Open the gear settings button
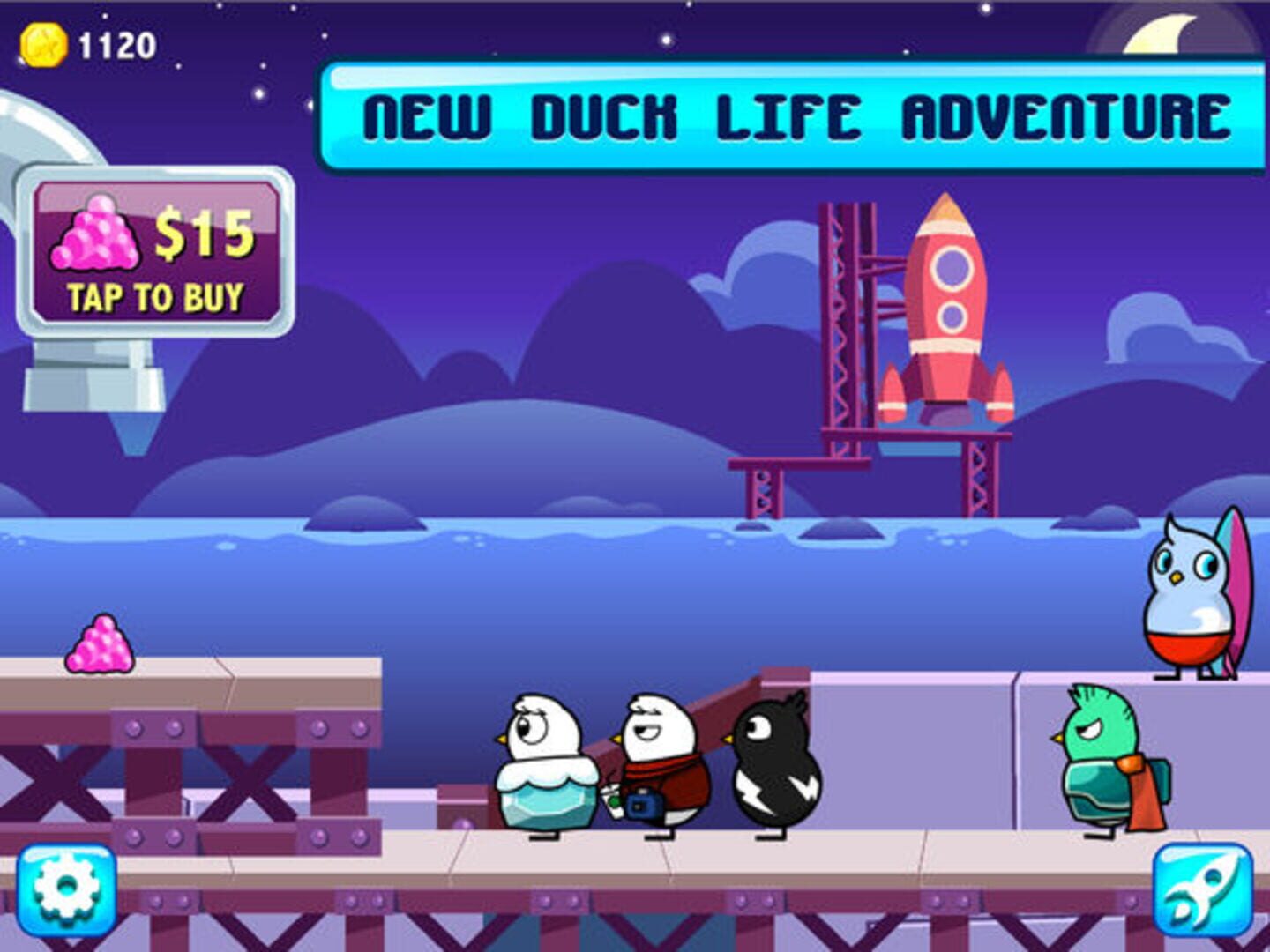Viewport: 1270px width, 952px height. pos(66,890)
